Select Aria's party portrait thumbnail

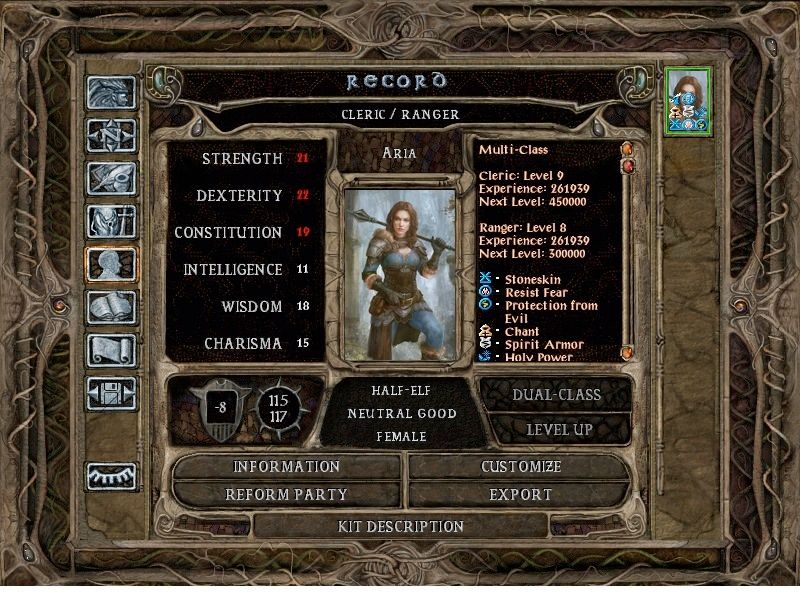(687, 101)
